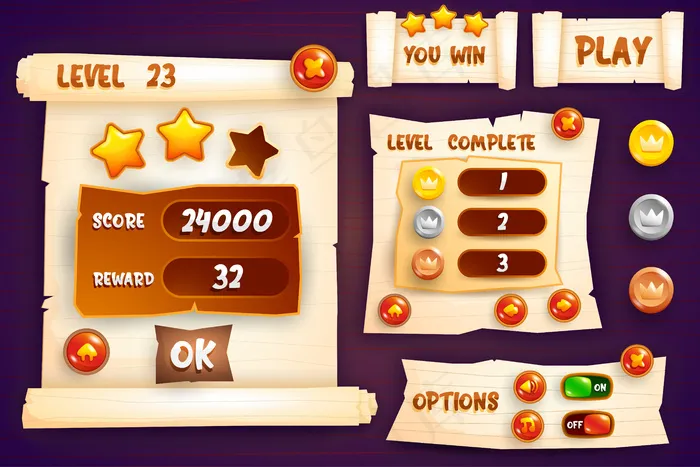
Task: Click the music note button in Options
Action: pos(528,426)
